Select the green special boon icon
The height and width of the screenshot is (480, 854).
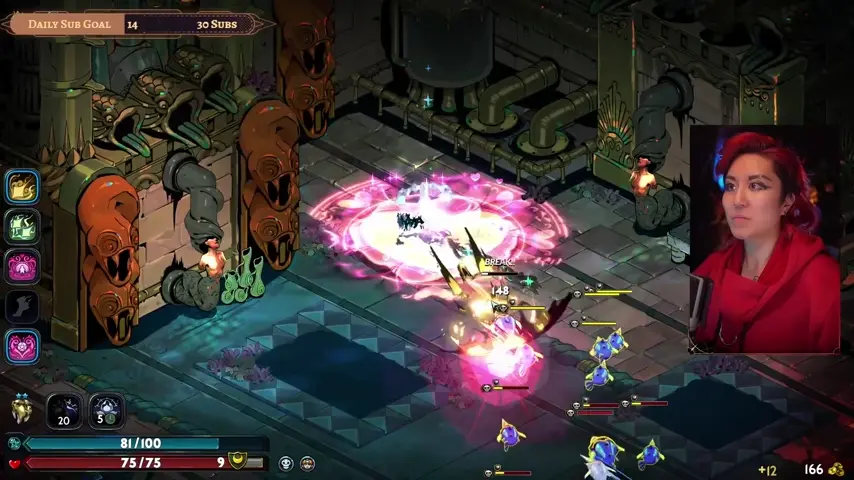(22, 226)
